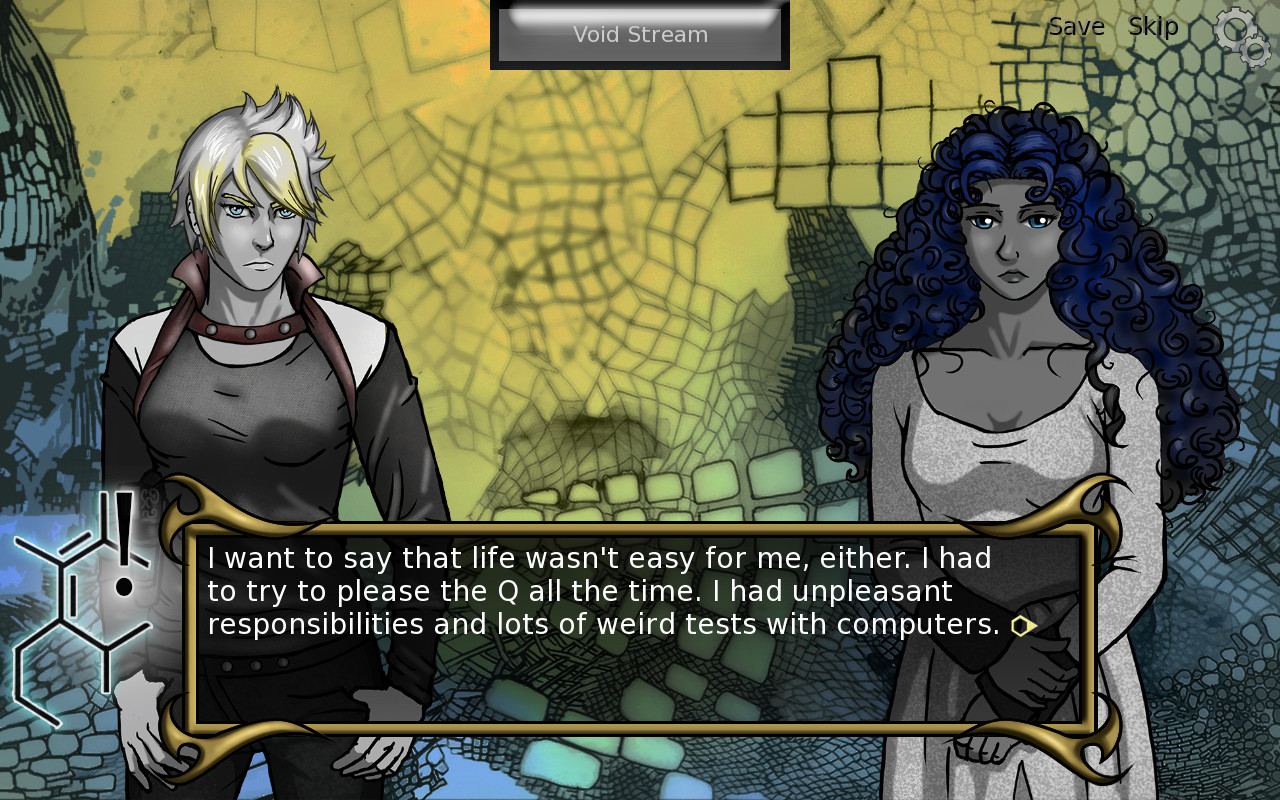The height and width of the screenshot is (800, 1280).
Task: Click the Void Stream button
Action: click(640, 35)
